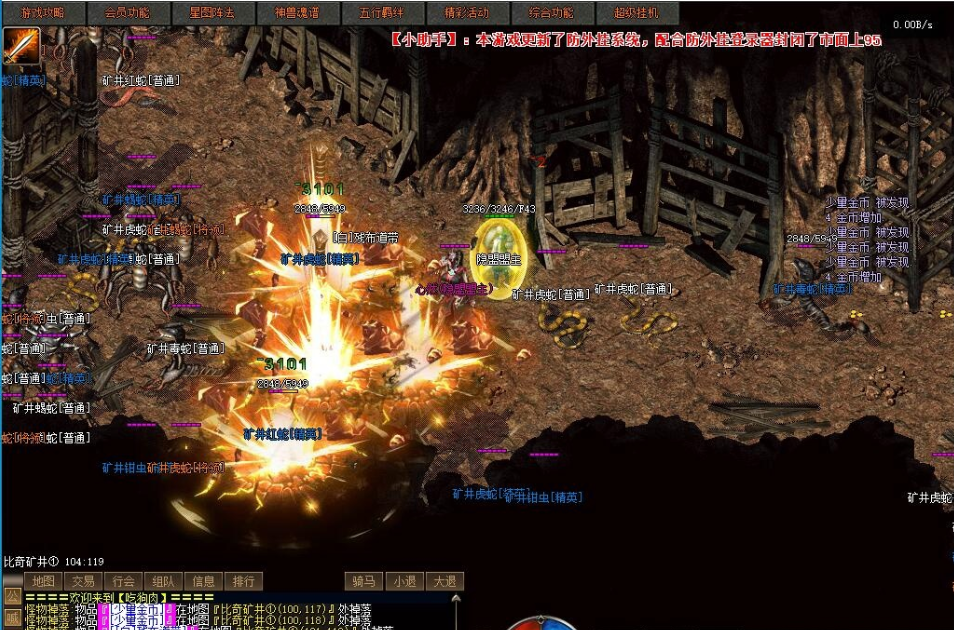Show the 信息 info panel
The width and height of the screenshot is (954, 630).
coord(203,581)
